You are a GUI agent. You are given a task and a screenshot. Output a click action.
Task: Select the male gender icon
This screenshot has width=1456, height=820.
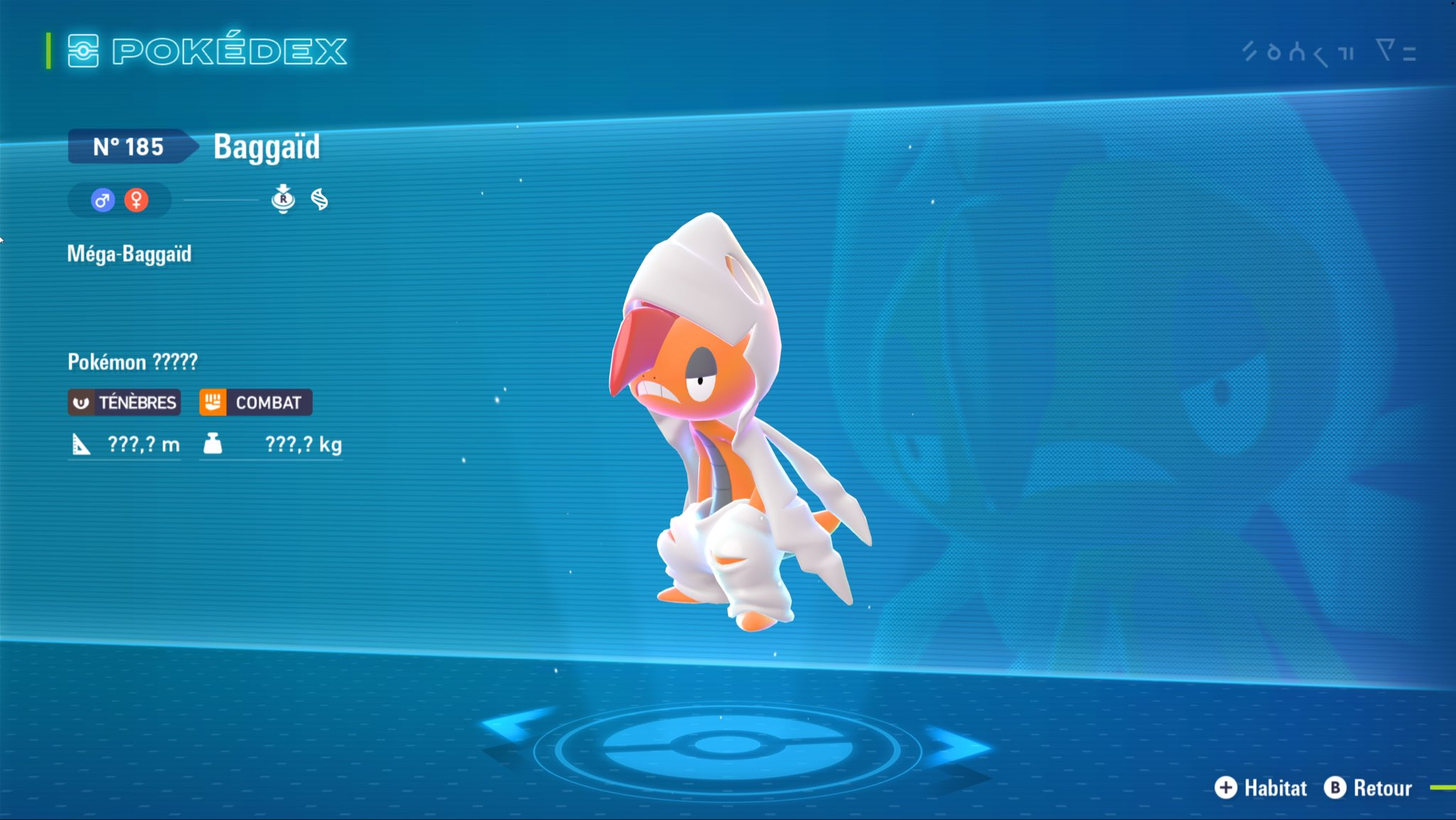tap(102, 201)
